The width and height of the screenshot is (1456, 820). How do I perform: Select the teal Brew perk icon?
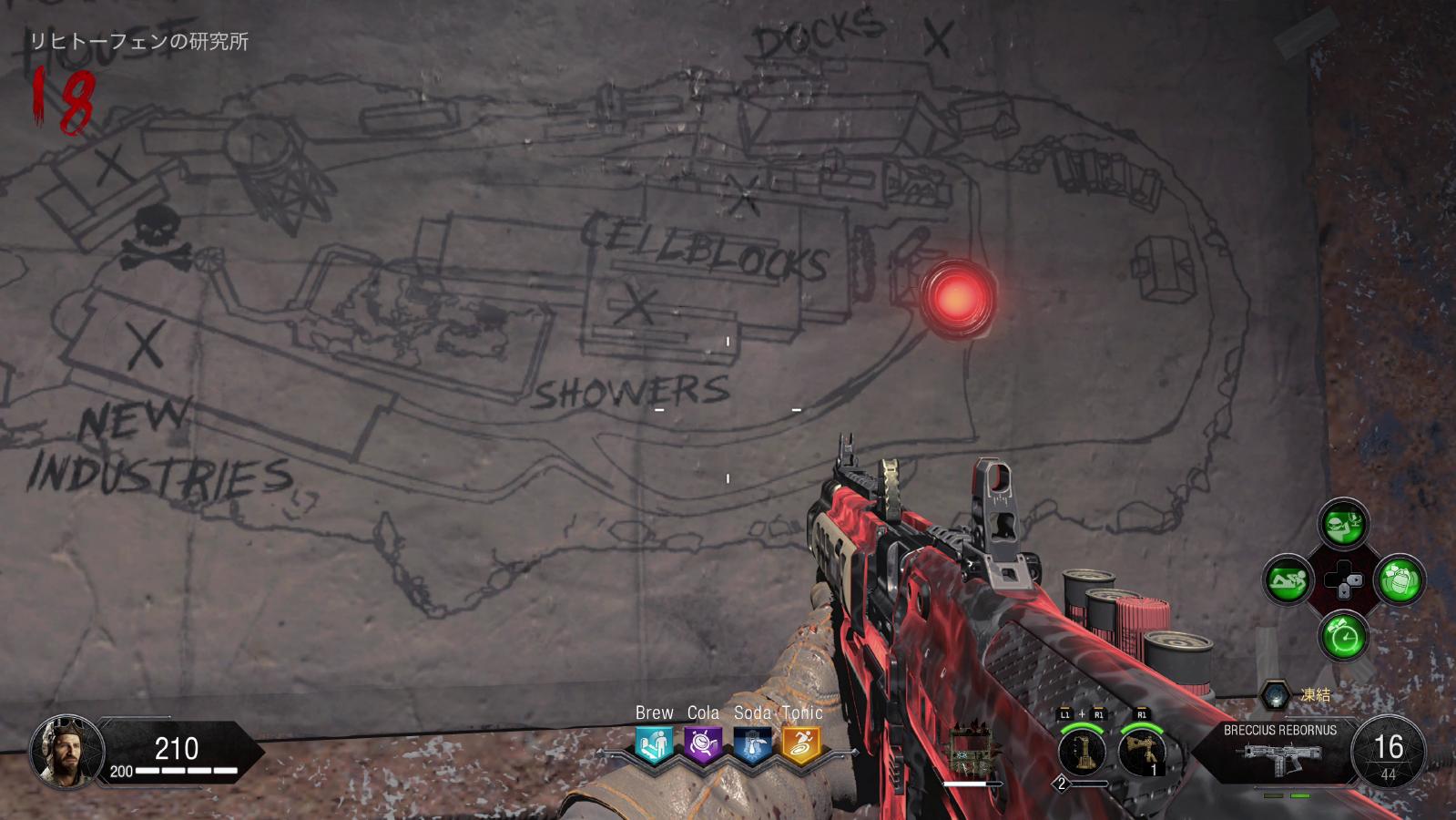[654, 744]
